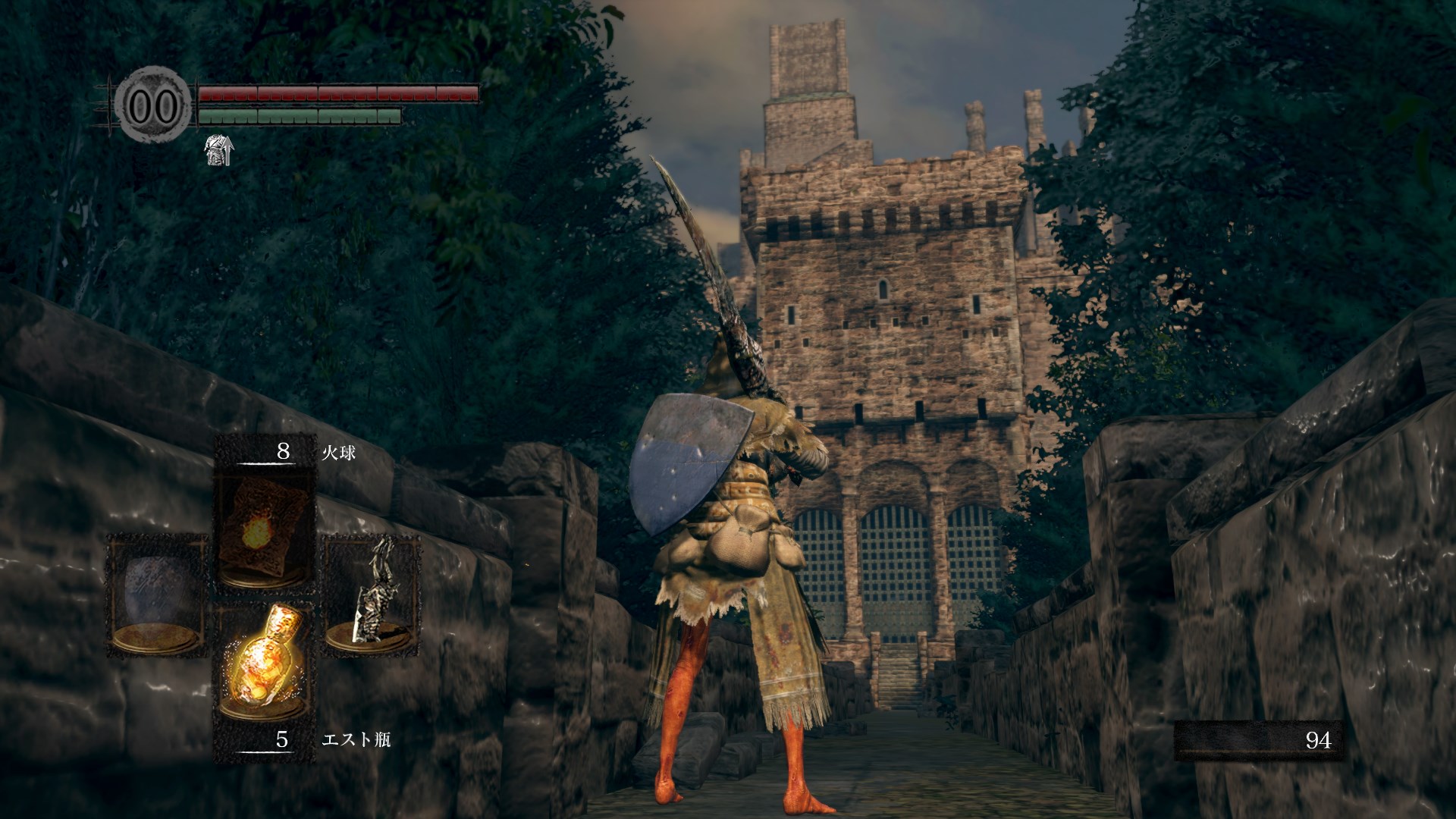Choose the left-hand shield slot

coord(156,595)
